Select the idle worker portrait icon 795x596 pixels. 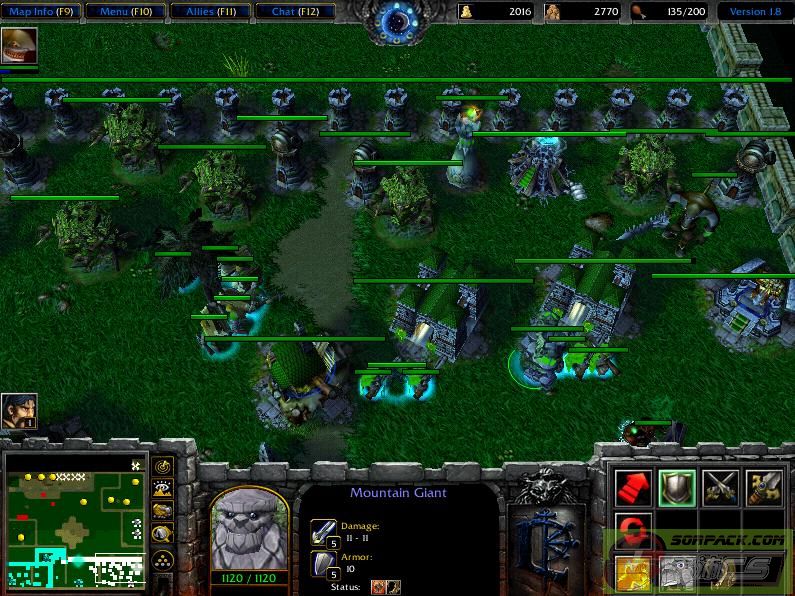click(x=18, y=410)
